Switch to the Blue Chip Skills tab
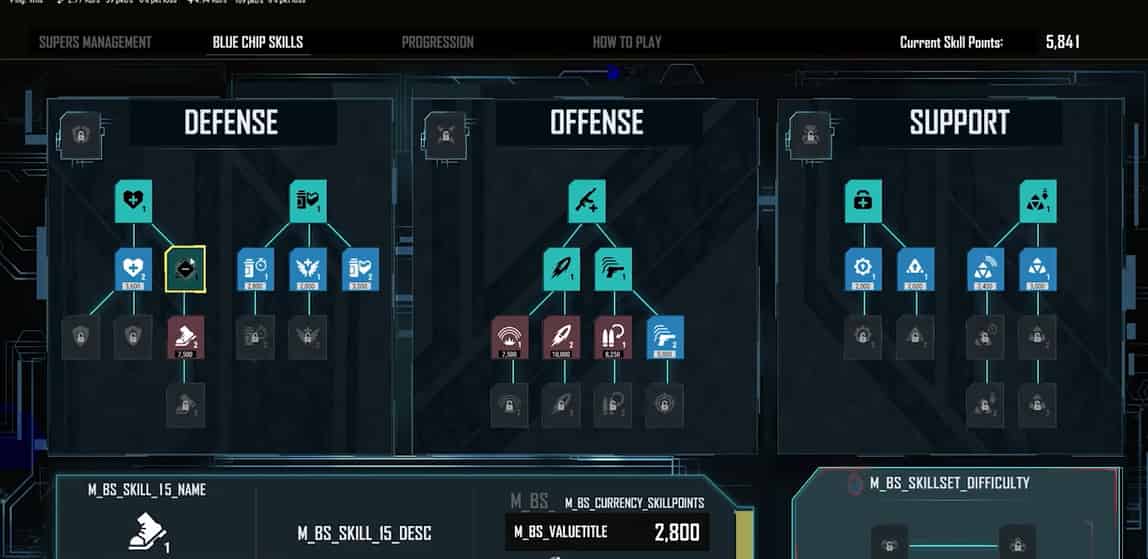The height and width of the screenshot is (559, 1148). point(258,42)
